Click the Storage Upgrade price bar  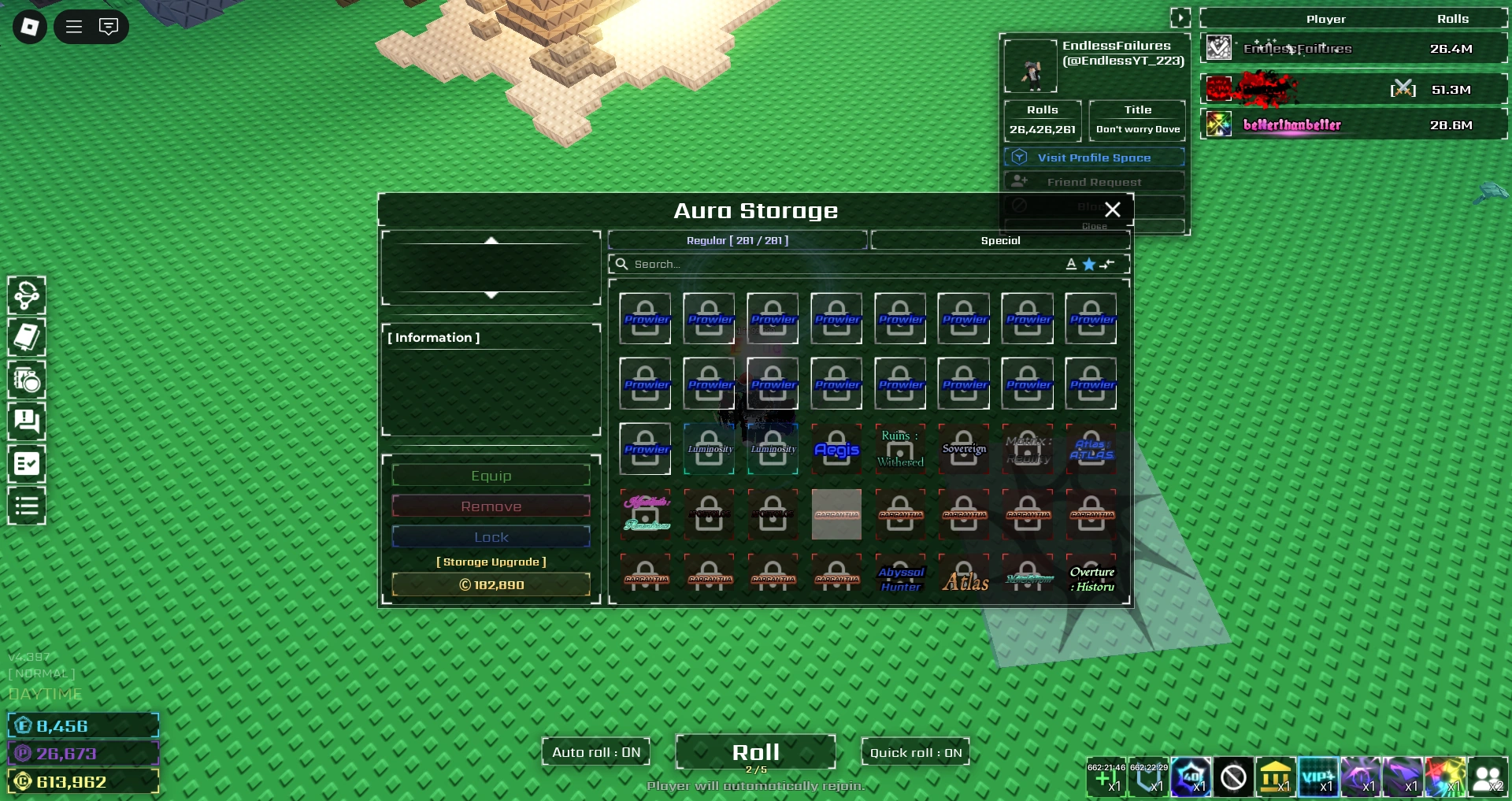click(491, 584)
